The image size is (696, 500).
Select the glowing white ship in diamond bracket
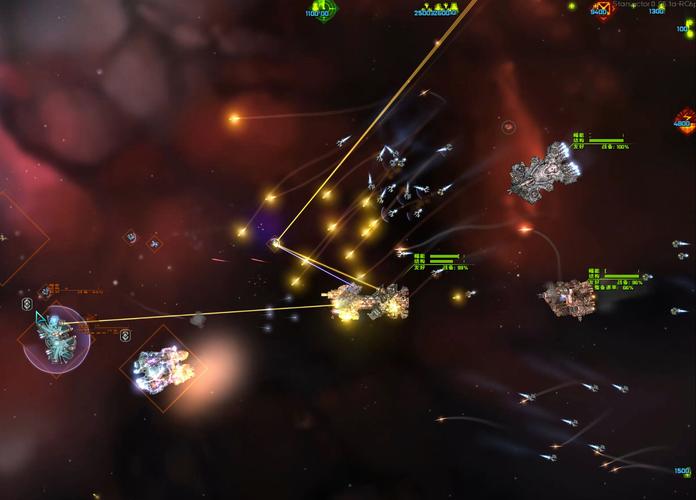(160, 367)
